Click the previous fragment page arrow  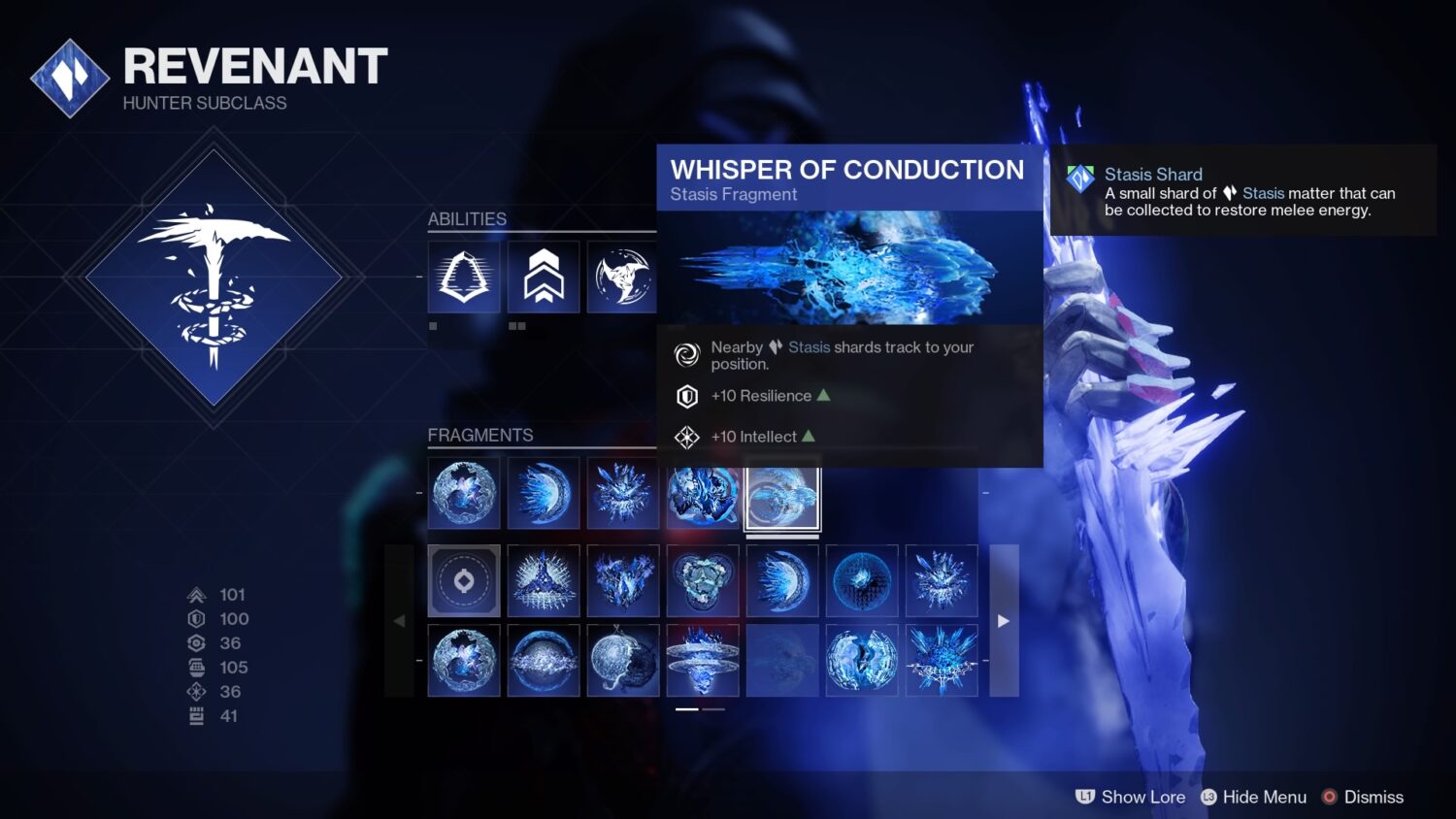point(400,621)
